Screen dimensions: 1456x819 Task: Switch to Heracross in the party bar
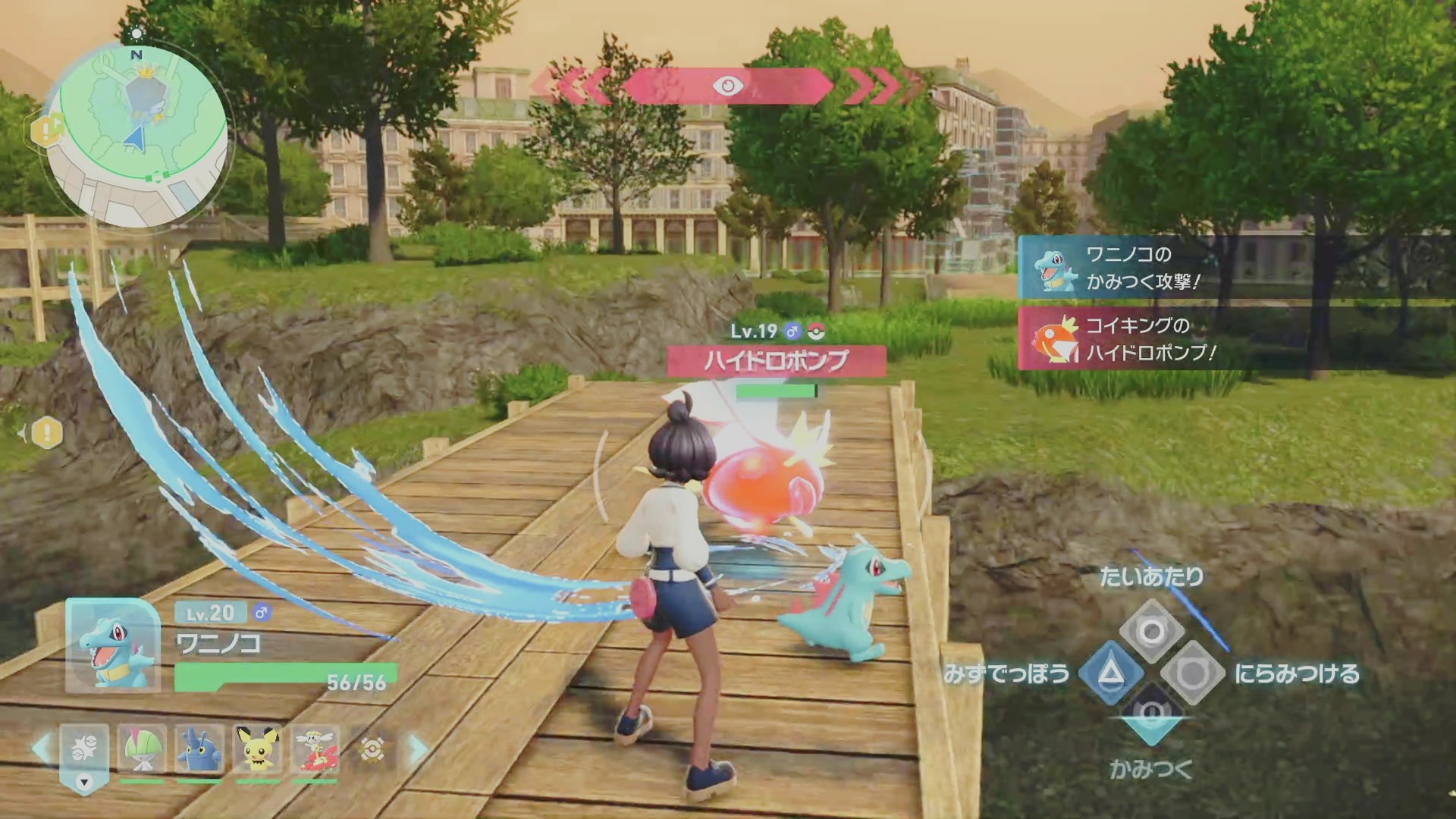click(x=199, y=749)
